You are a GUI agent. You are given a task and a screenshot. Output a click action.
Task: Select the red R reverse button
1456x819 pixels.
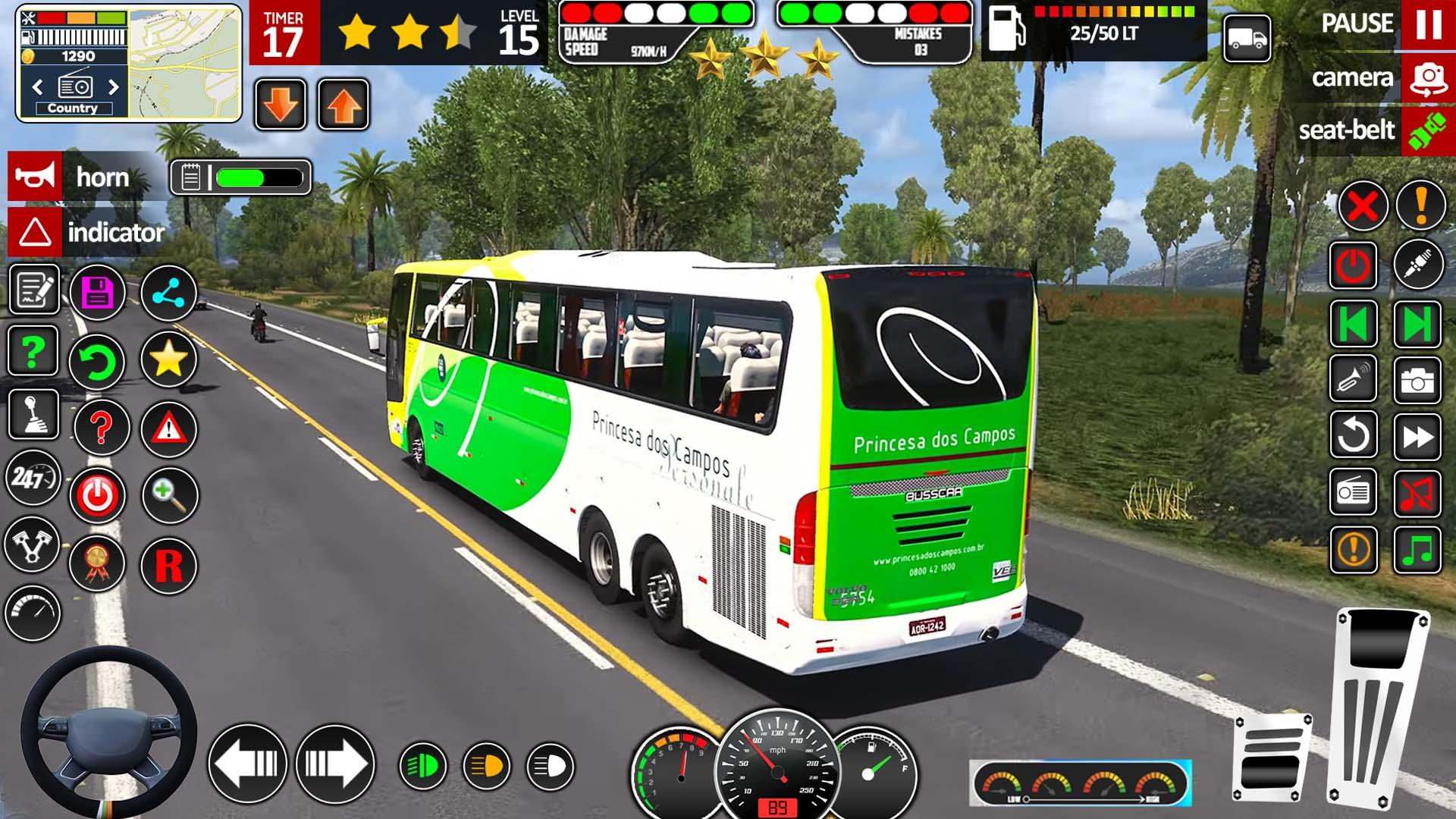tap(168, 566)
